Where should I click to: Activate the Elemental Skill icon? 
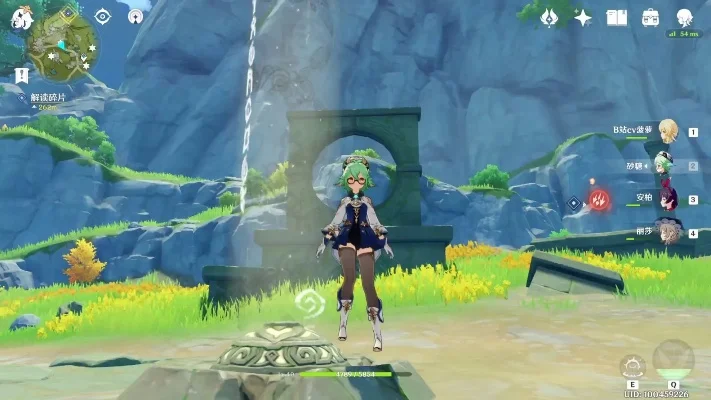click(x=632, y=366)
